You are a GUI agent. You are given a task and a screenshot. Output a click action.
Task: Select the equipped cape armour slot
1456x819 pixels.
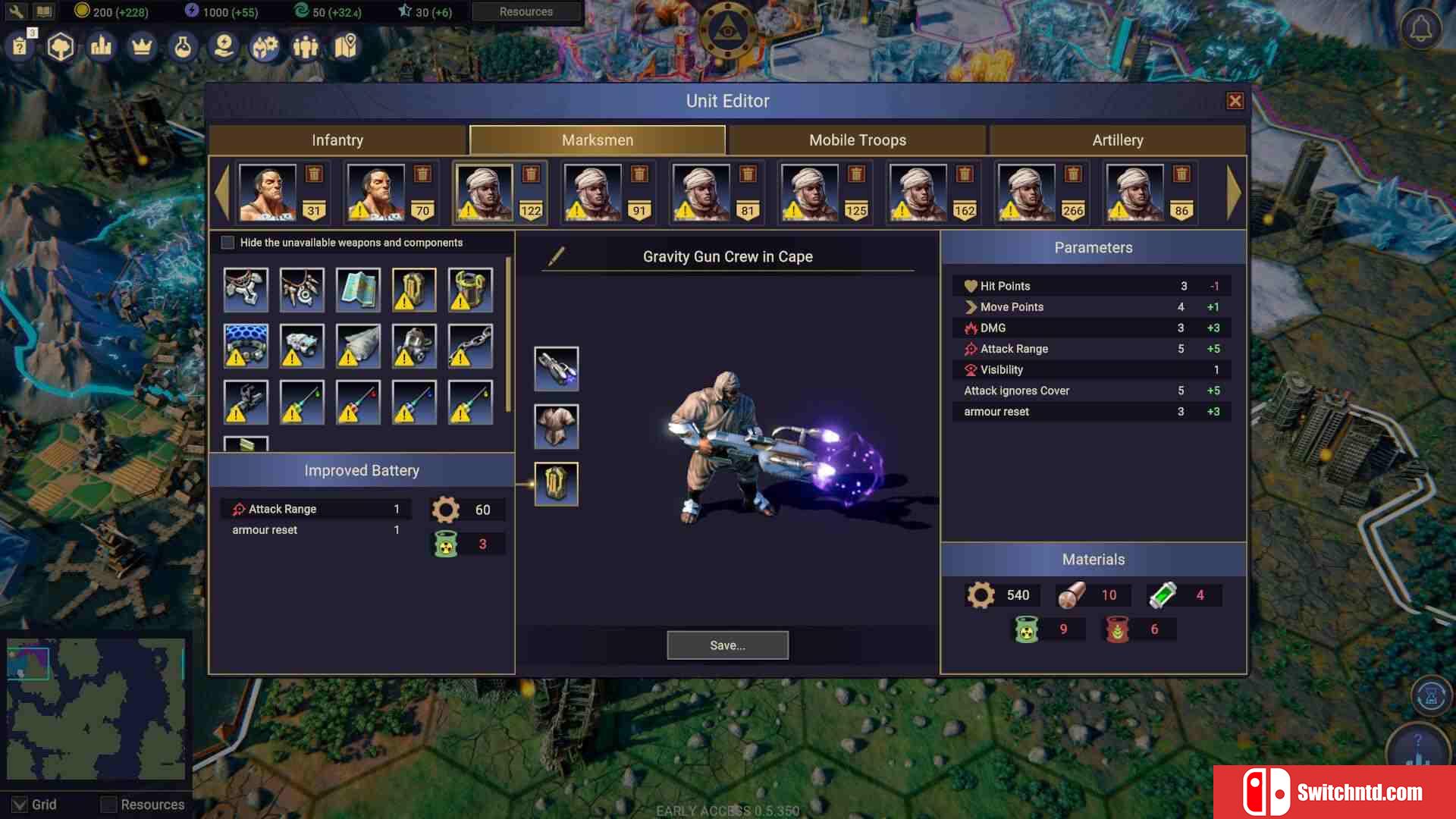[556, 426]
